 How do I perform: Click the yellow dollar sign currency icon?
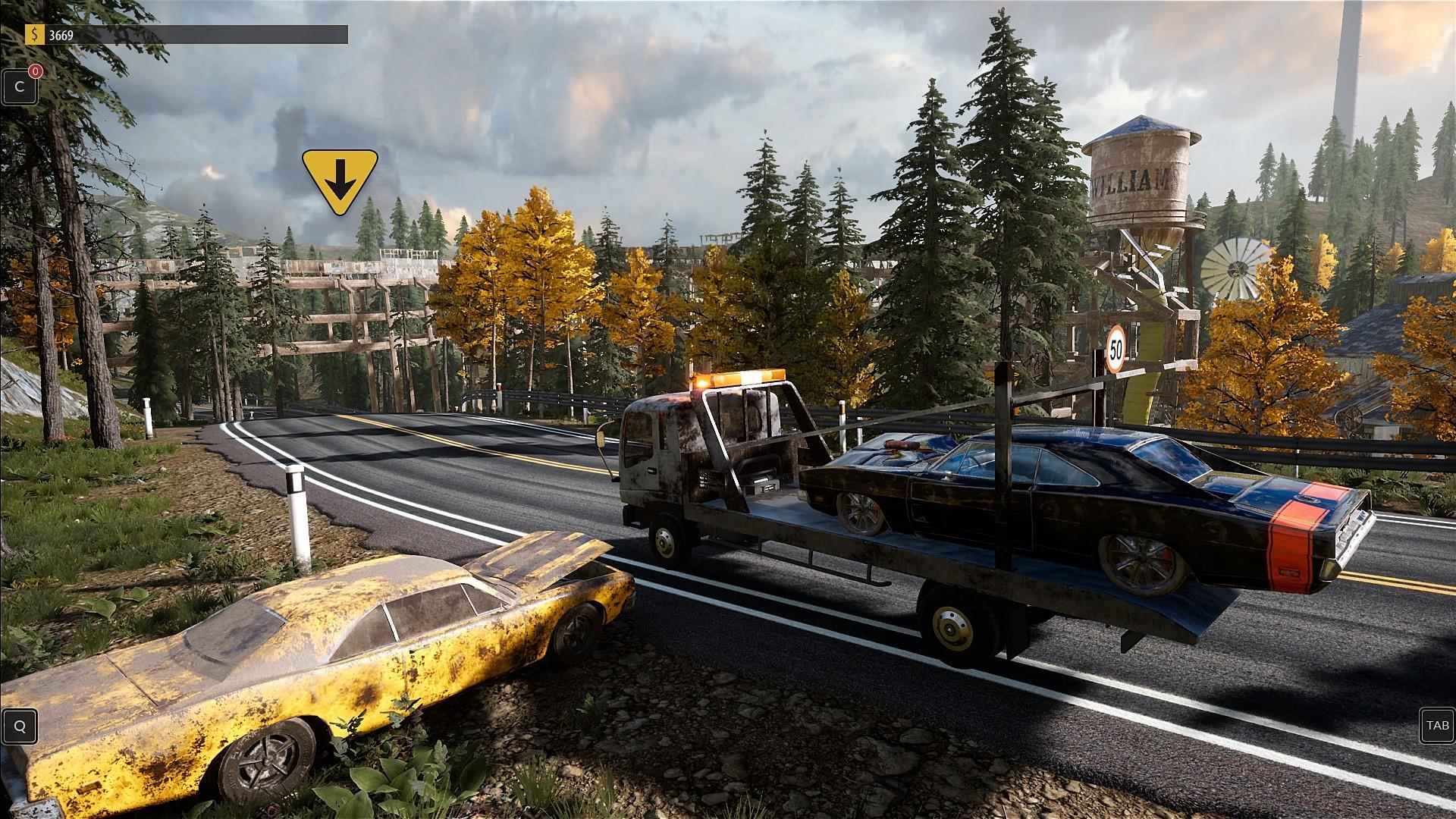[x=34, y=33]
